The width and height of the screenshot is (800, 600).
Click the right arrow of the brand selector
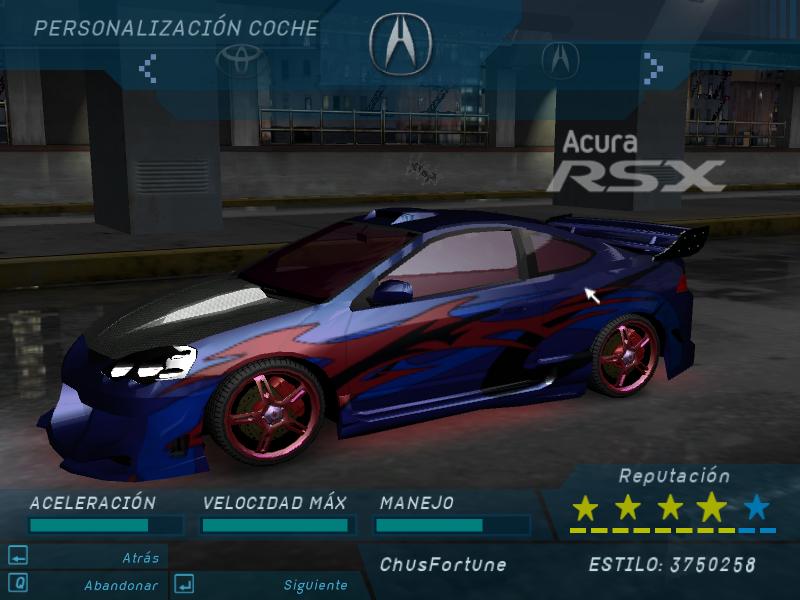point(653,68)
